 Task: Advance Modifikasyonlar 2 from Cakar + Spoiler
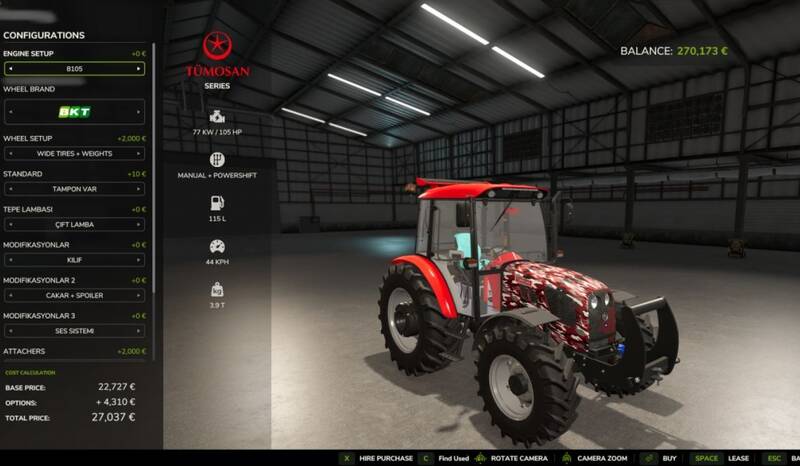(139, 295)
